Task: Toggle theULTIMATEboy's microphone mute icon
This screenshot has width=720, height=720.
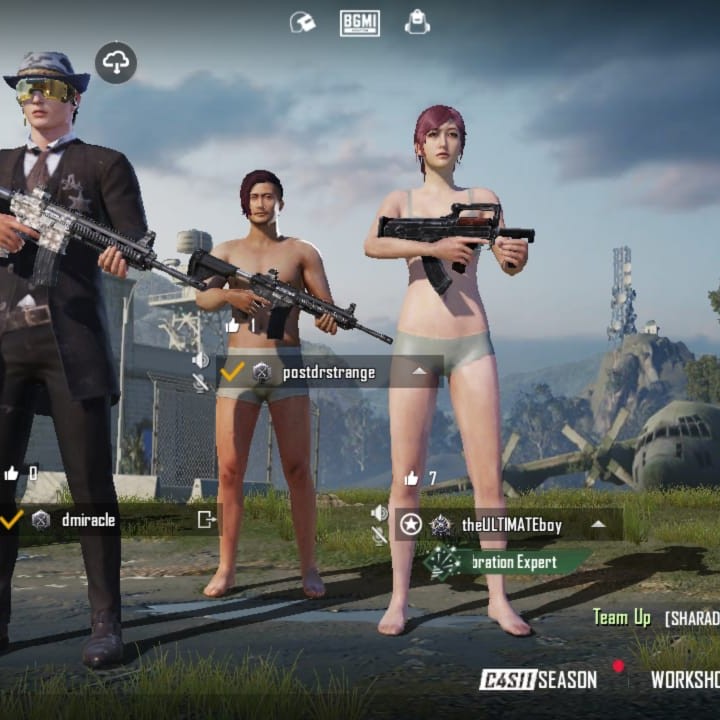Action: (379, 535)
